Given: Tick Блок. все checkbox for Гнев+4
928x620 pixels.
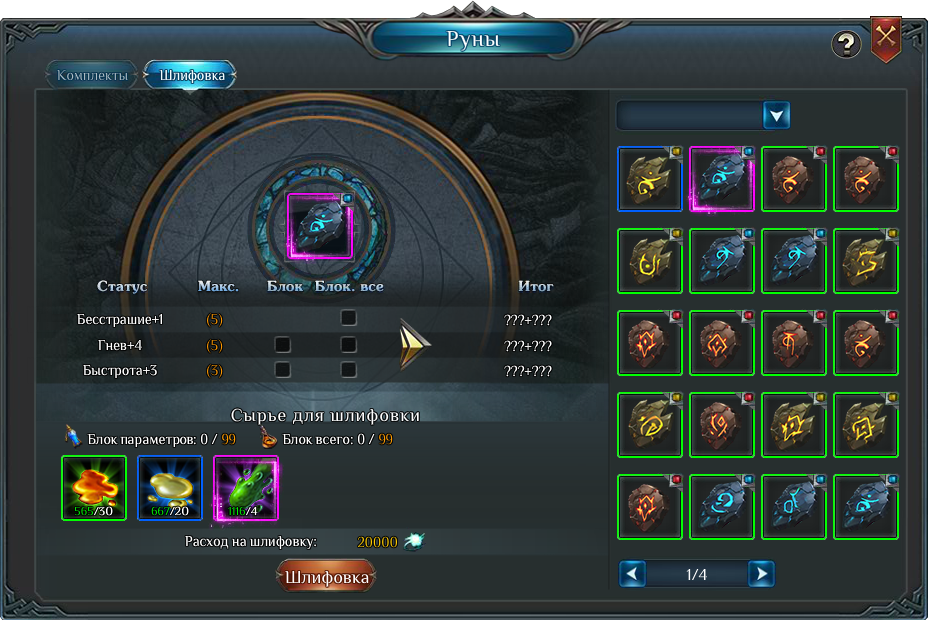Looking at the screenshot, I should click(x=348, y=344).
